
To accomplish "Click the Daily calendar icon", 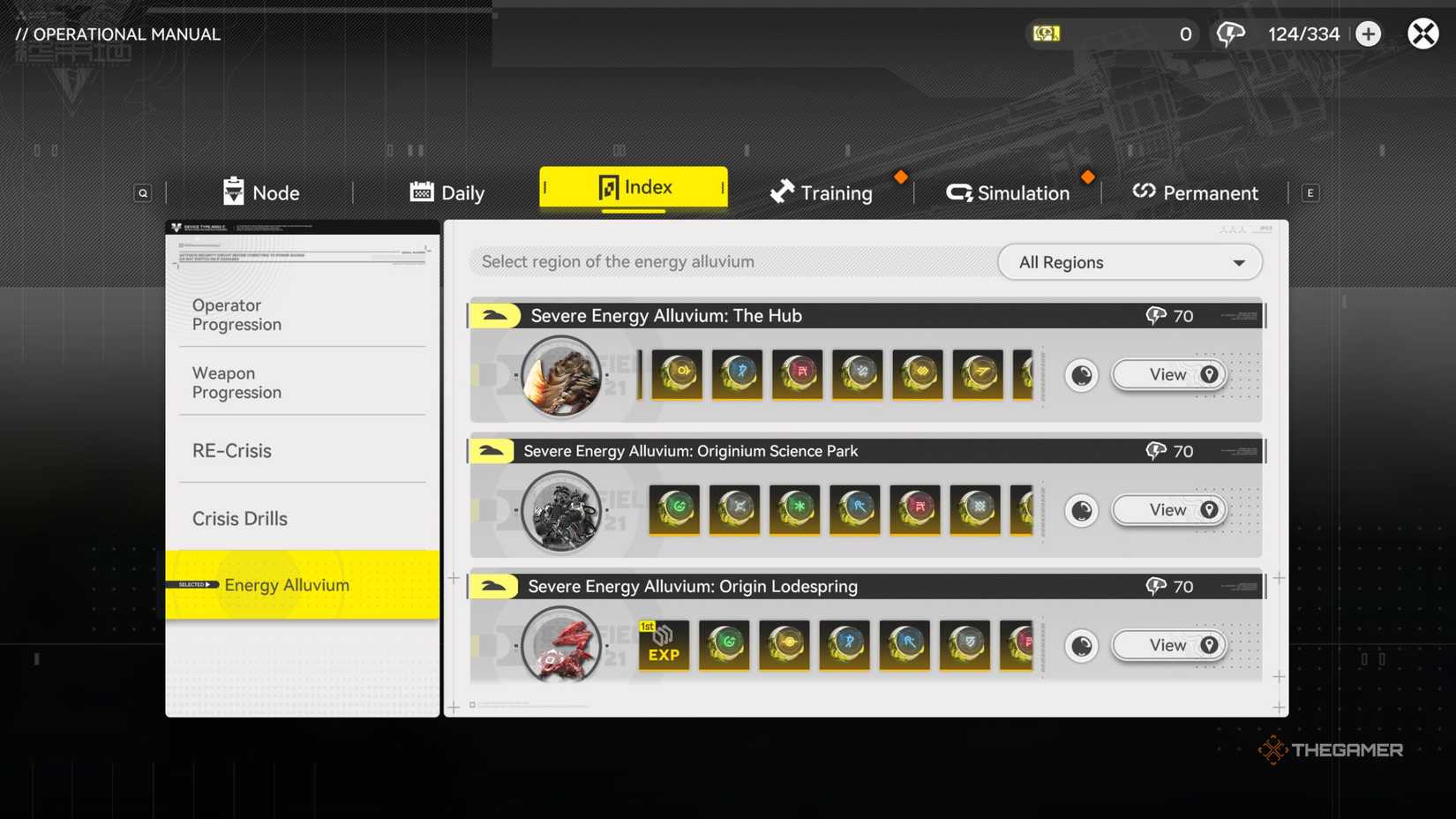I will click(x=421, y=192).
